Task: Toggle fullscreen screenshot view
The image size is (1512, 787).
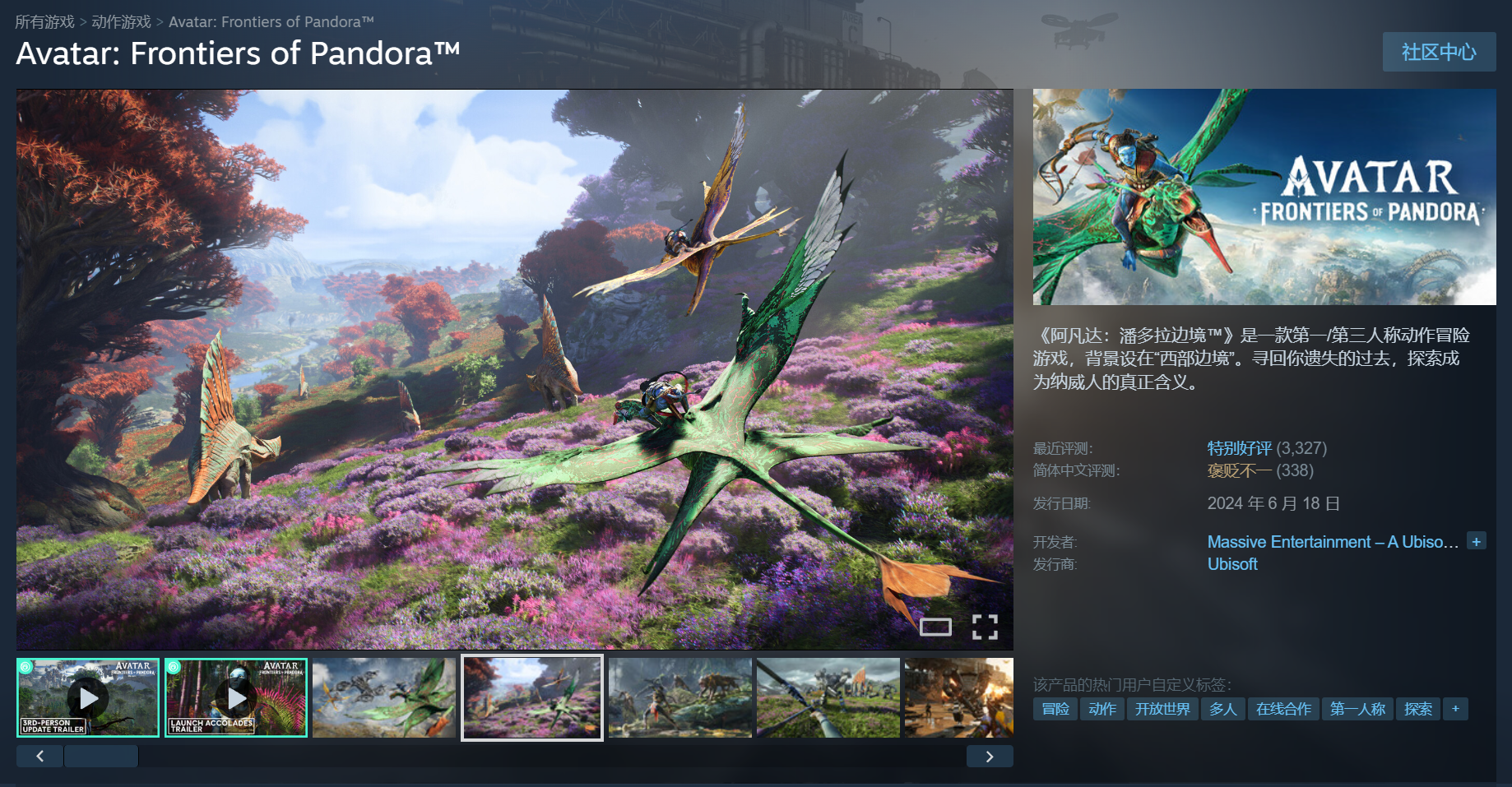Action: pos(985,627)
